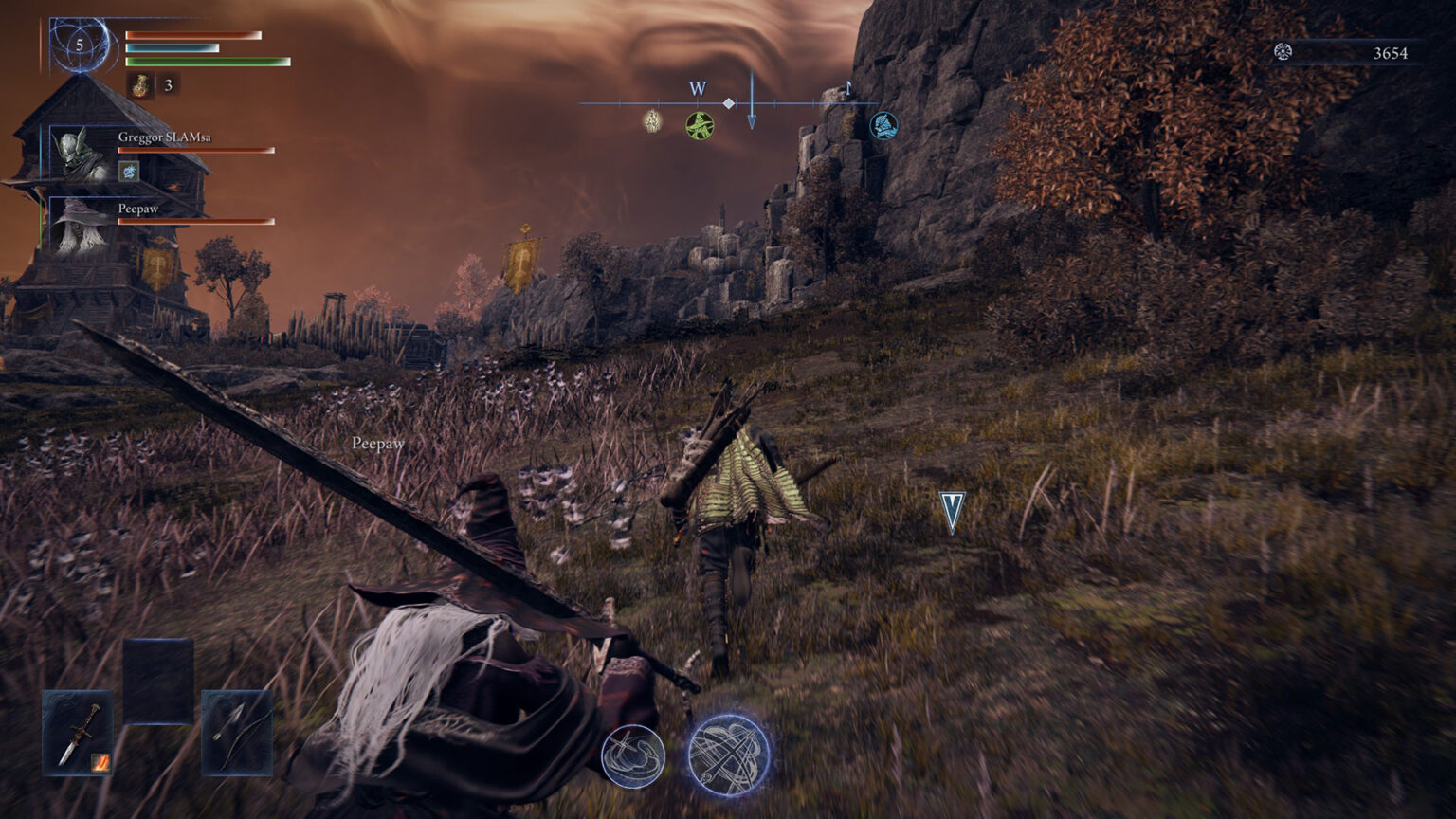The image size is (1456, 819).
Task: Open the white diamond compass indicator
Action: (x=728, y=105)
